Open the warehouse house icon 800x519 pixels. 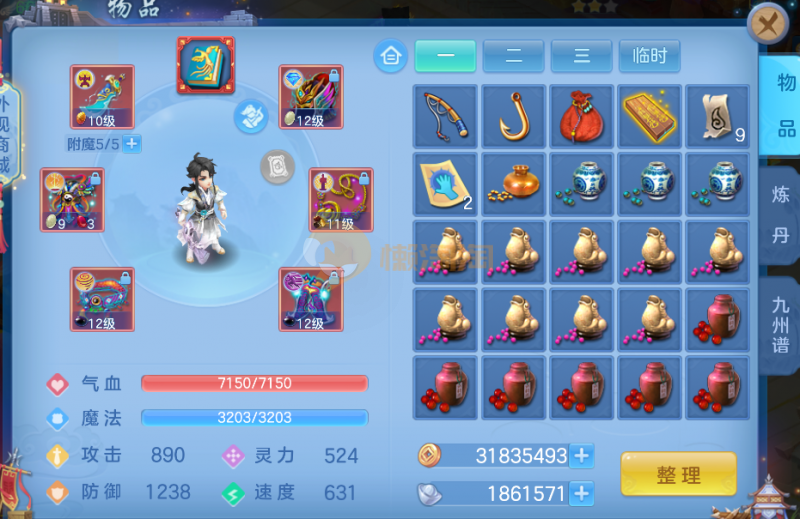point(390,56)
